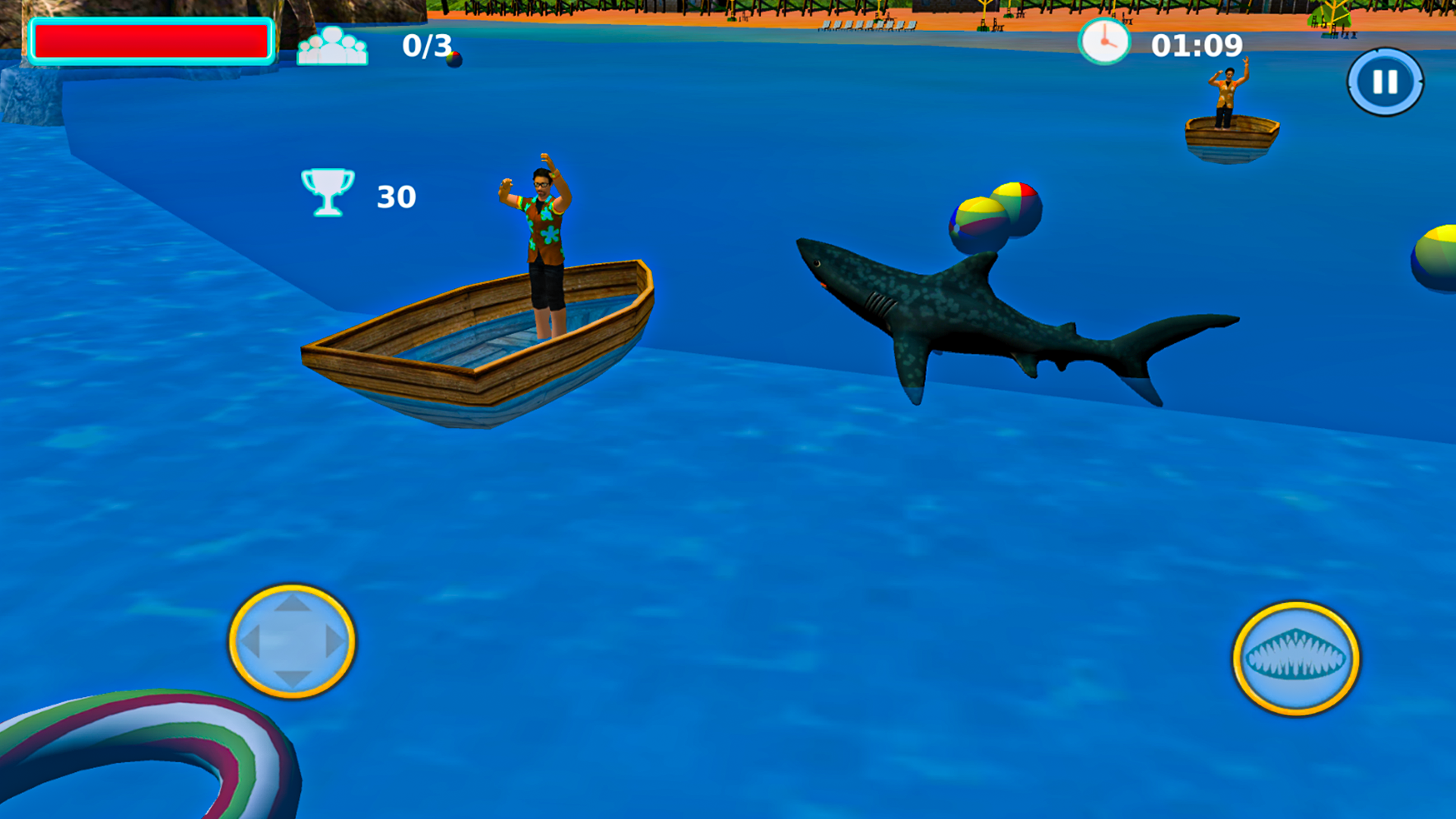1456x819 pixels.
Task: Tap the red health bar
Action: coord(152,42)
